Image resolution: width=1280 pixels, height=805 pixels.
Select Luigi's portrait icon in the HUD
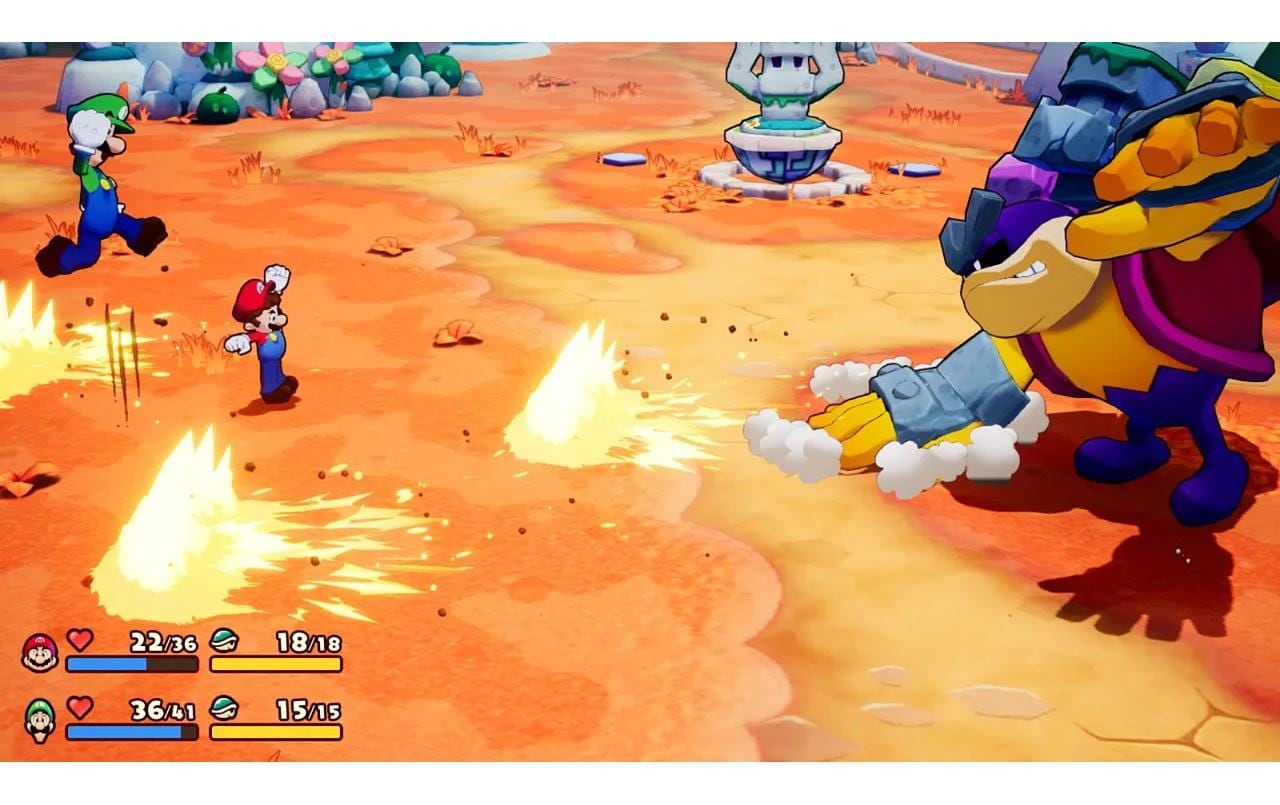[x=40, y=721]
